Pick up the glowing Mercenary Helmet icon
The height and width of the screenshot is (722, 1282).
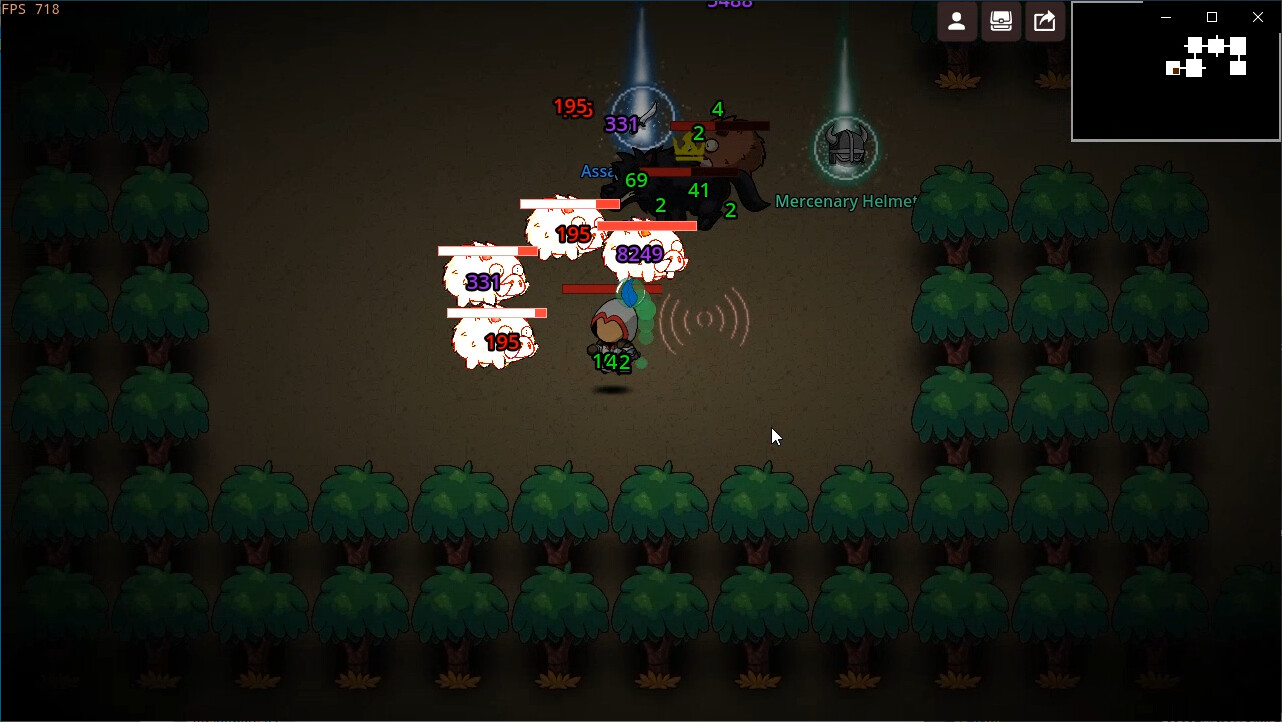pyautogui.click(x=845, y=148)
